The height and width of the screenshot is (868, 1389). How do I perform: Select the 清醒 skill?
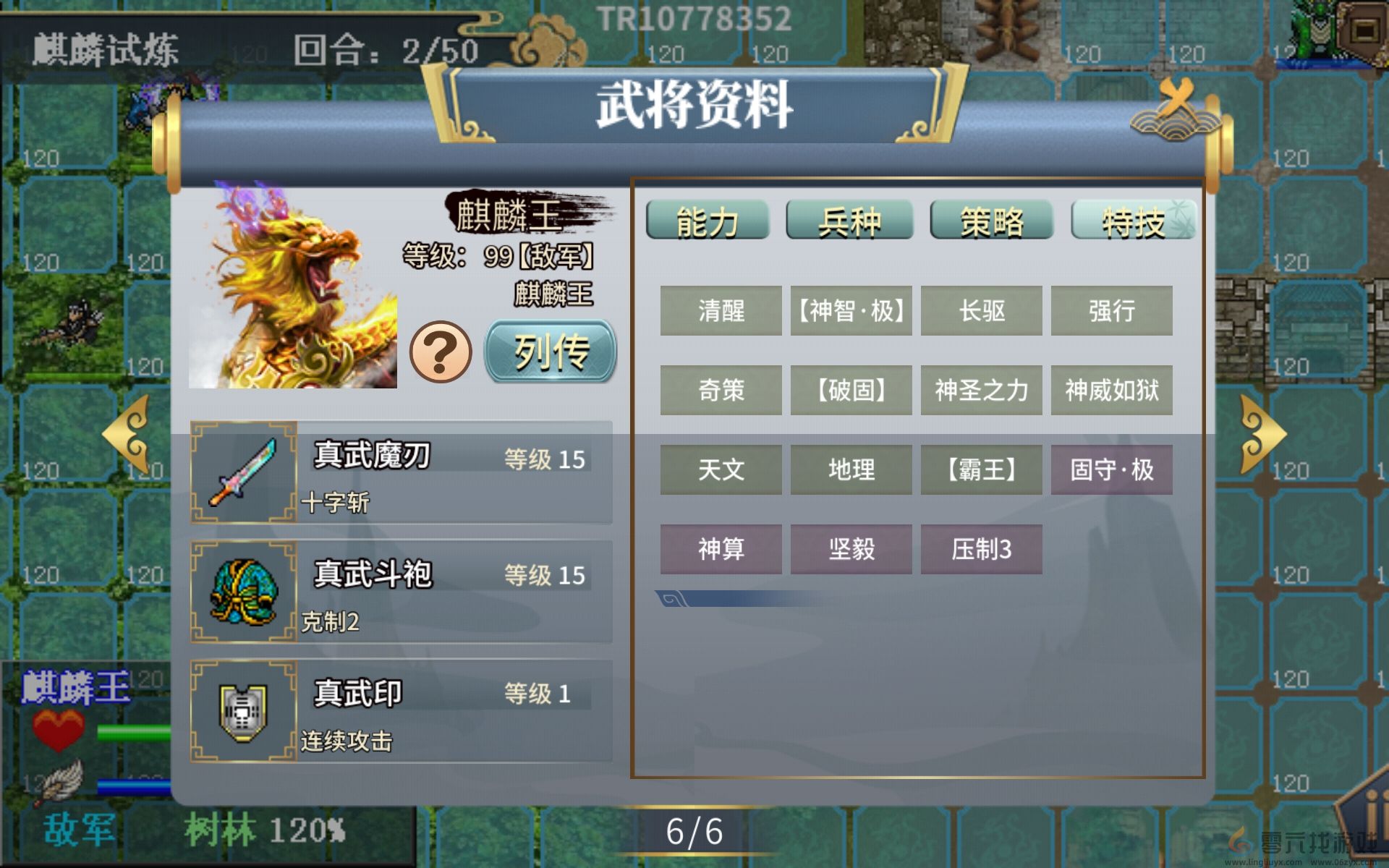pyautogui.click(x=721, y=310)
